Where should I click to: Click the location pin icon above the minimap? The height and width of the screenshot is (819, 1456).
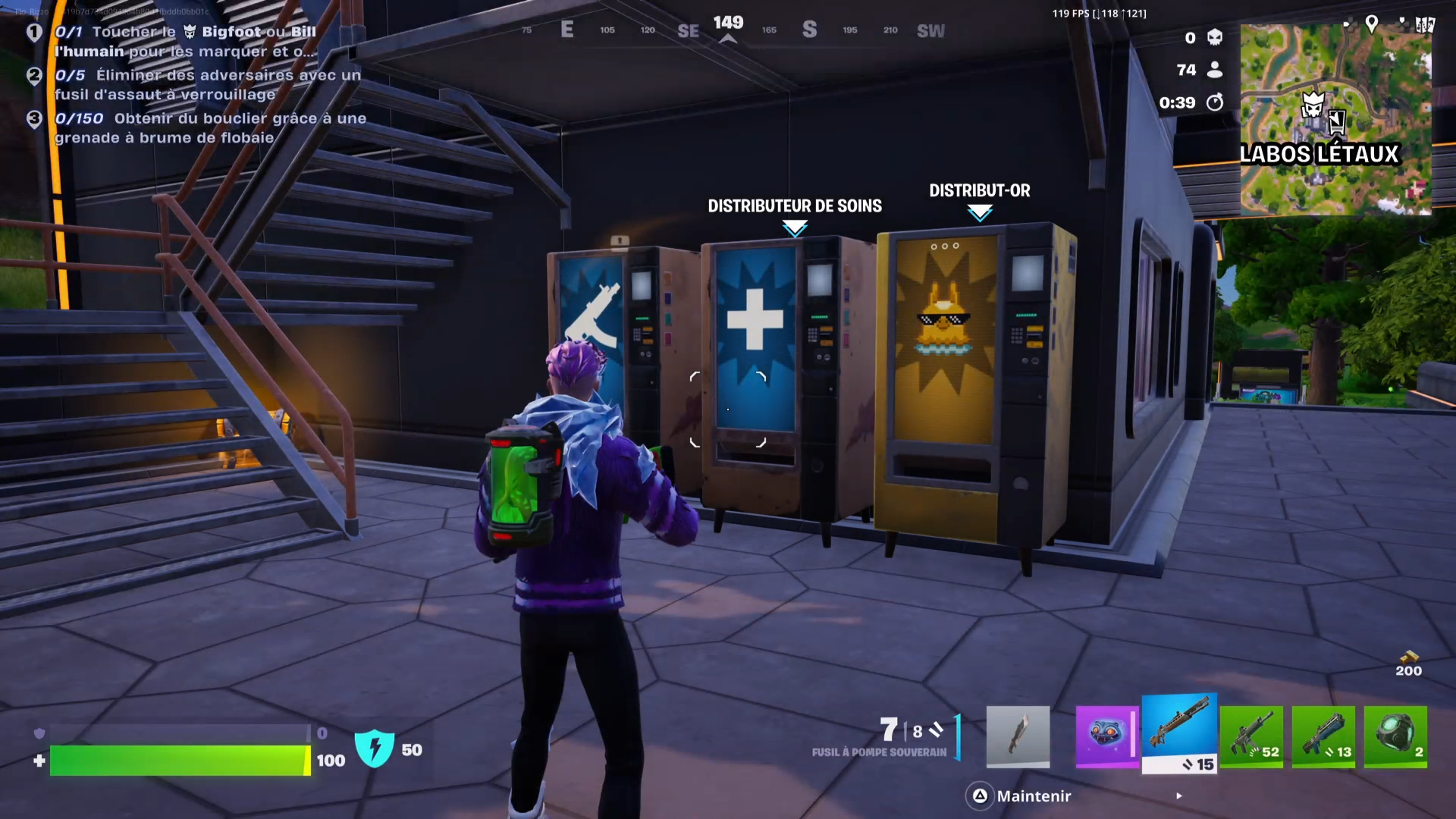tap(1372, 24)
